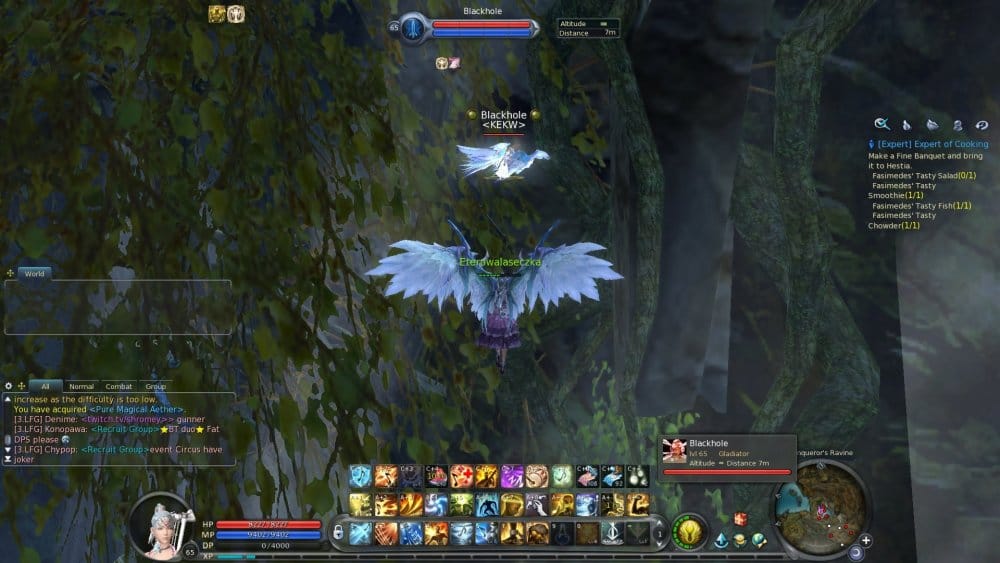Use the purple lightning skill icon
This screenshot has height=563, width=1000.
point(511,476)
